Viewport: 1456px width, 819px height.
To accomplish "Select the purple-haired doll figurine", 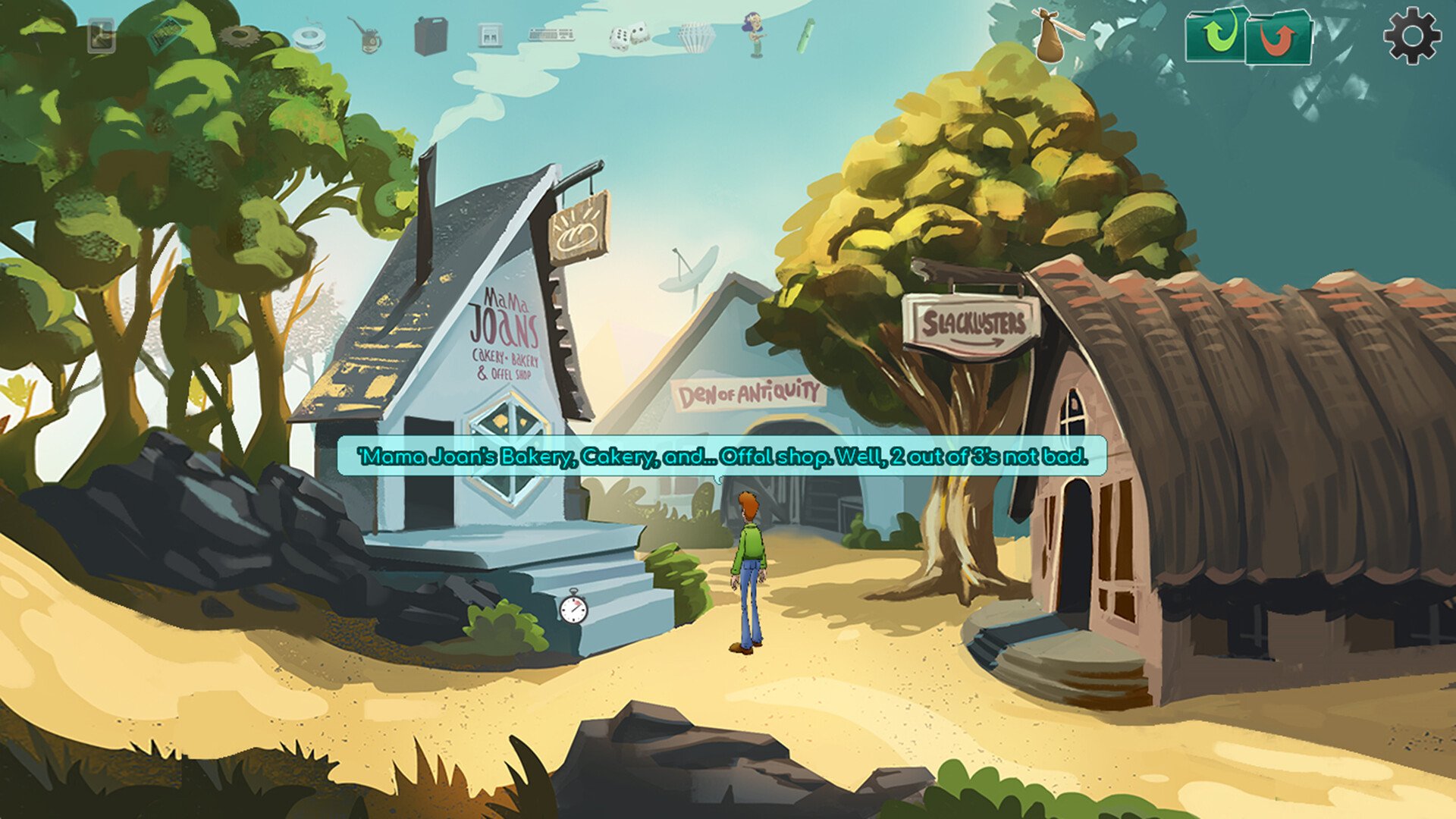I will (x=755, y=35).
